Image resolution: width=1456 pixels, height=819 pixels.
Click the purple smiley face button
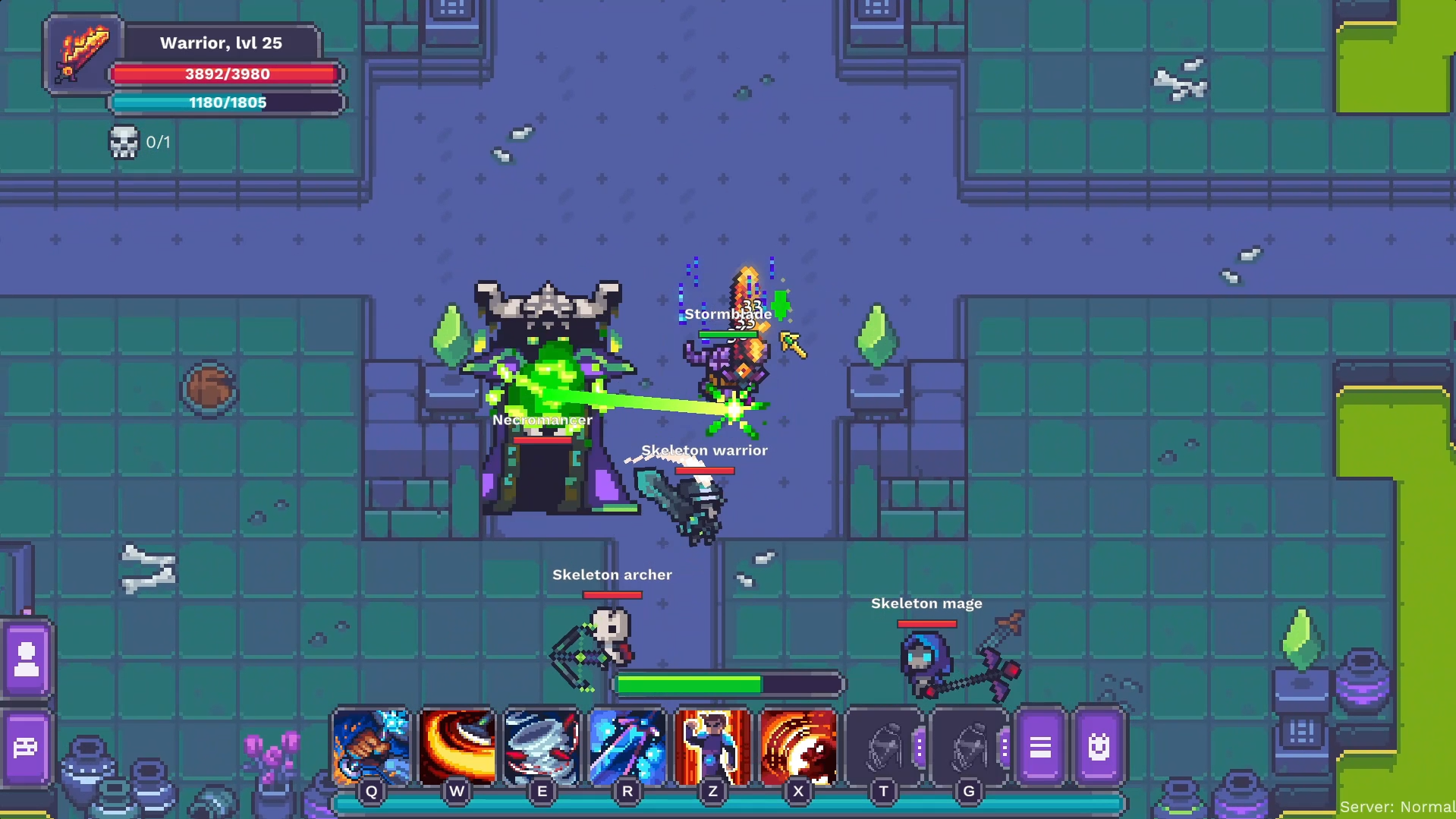coord(1099,747)
